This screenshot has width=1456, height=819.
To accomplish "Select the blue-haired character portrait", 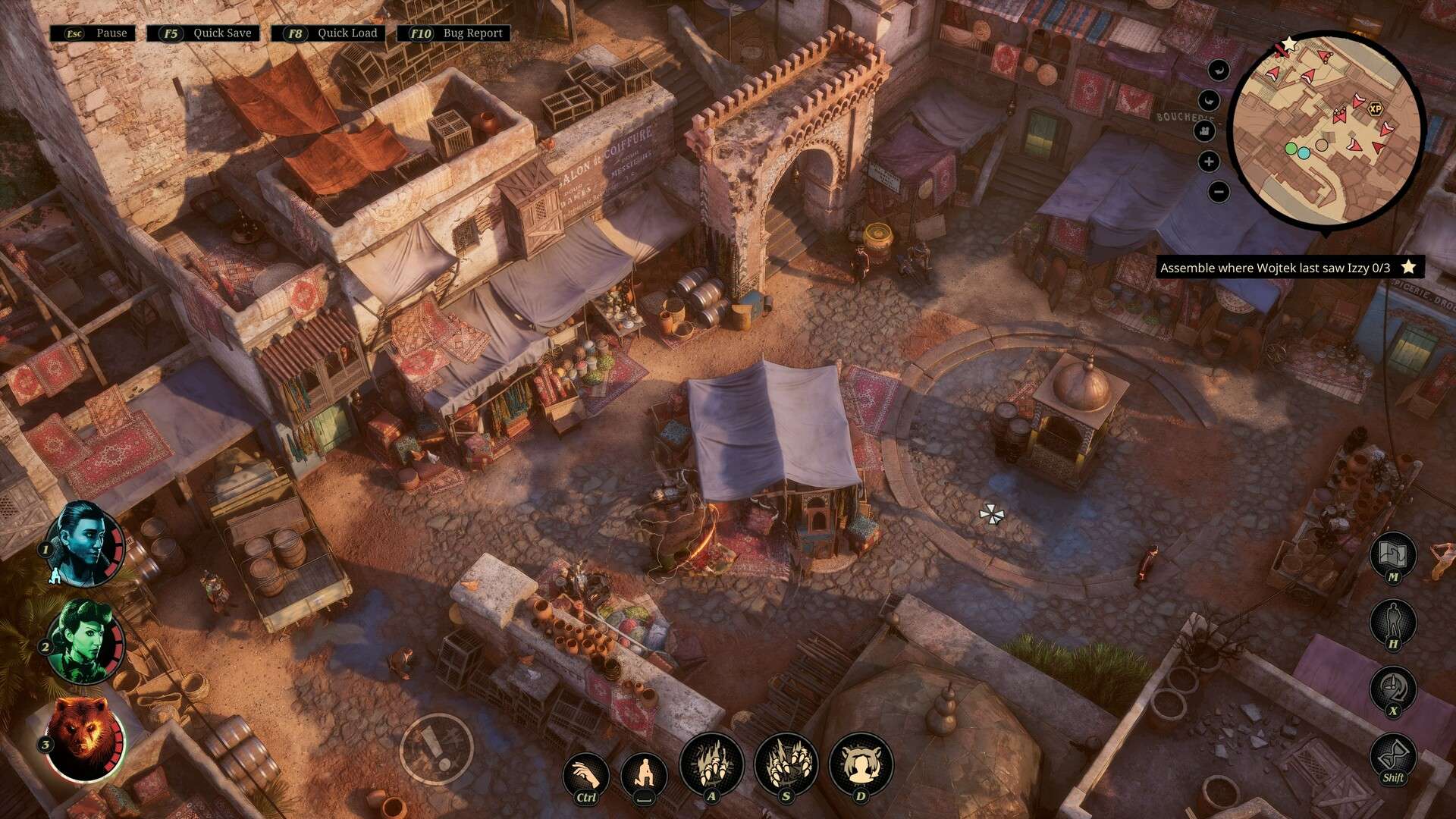I will pyautogui.click(x=83, y=544).
